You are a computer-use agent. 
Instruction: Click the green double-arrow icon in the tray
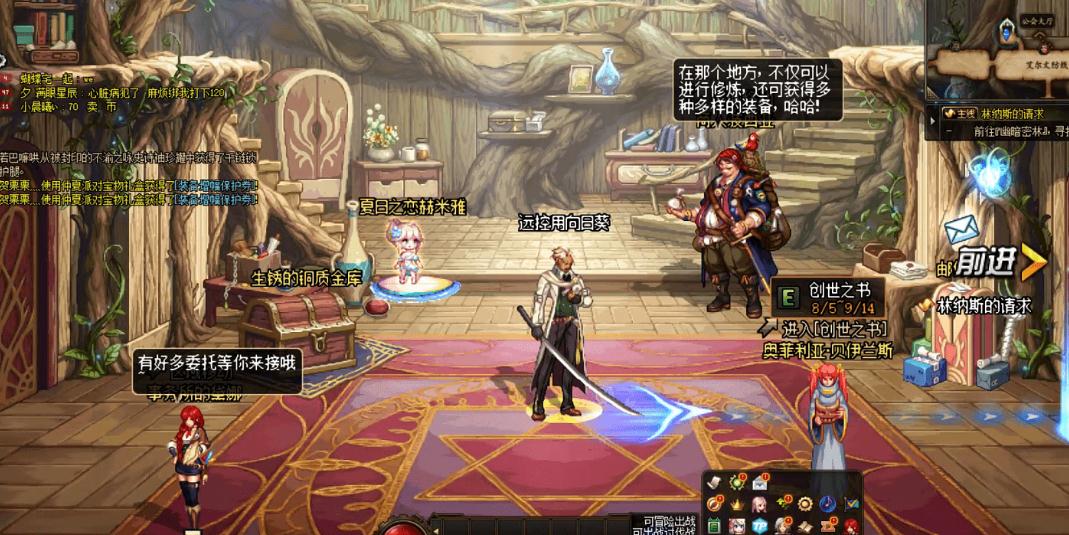coord(782,504)
